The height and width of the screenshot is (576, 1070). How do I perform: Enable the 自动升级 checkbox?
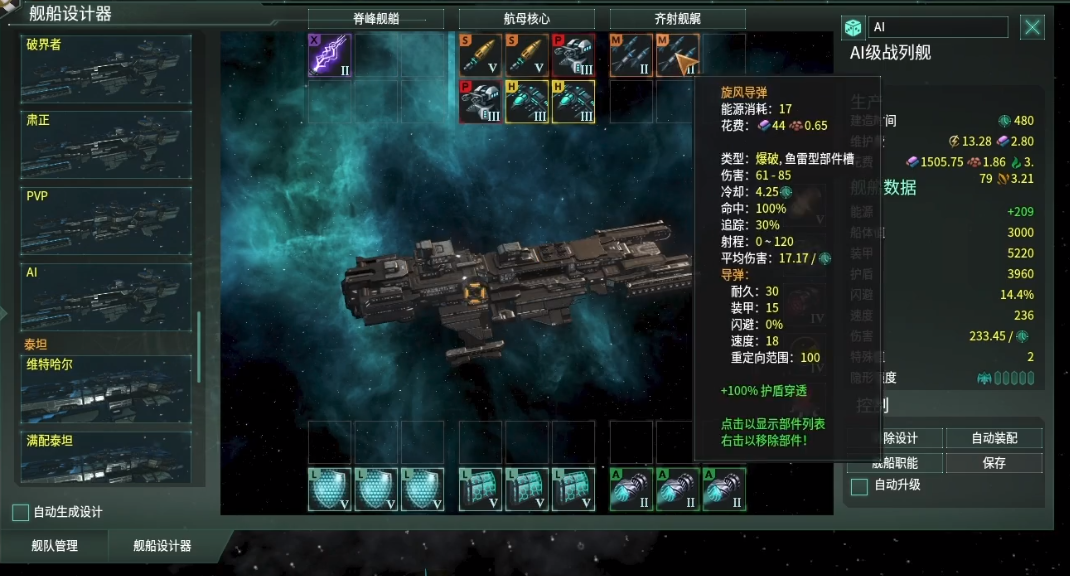859,486
